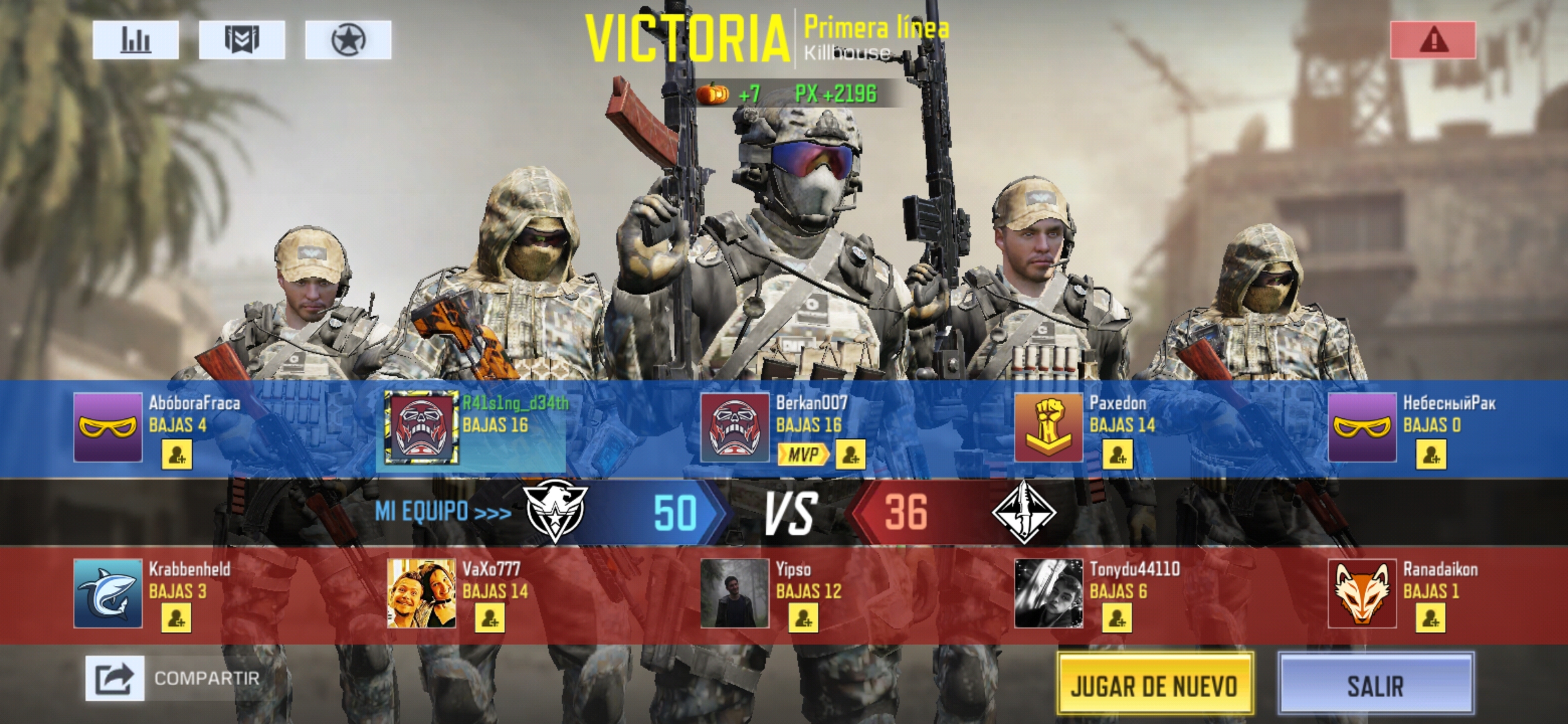The image size is (1568, 724).
Task: Add VaXo777 as a friend
Action: pos(490,617)
